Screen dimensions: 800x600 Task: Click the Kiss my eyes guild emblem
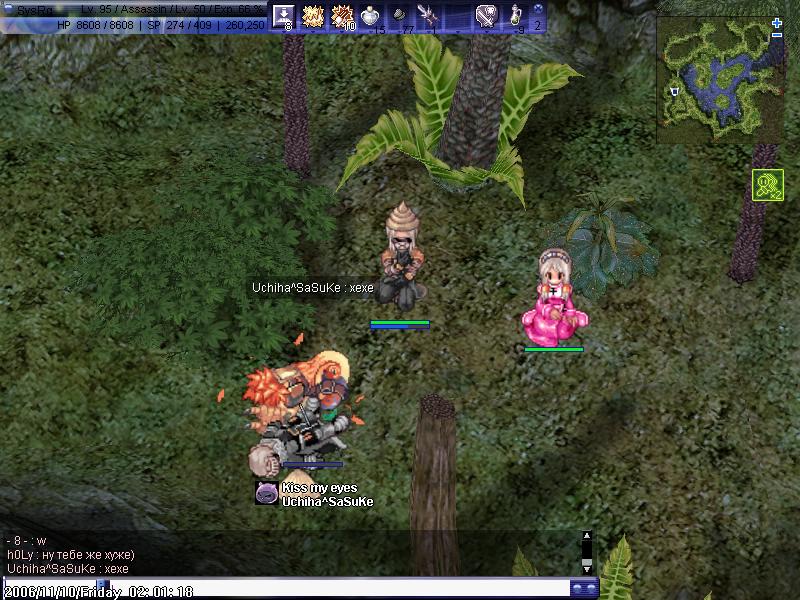(266, 493)
